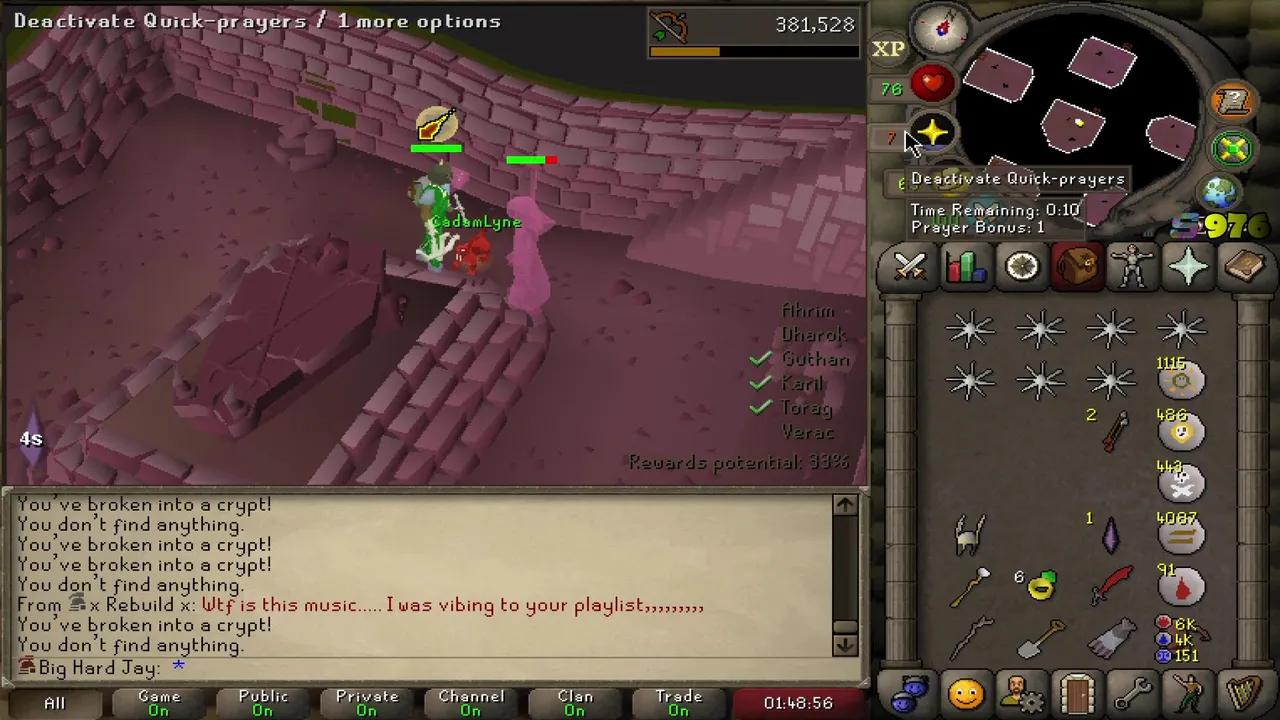Open Settings with the wrench icon
The height and width of the screenshot is (720, 1280).
(x=1132, y=690)
